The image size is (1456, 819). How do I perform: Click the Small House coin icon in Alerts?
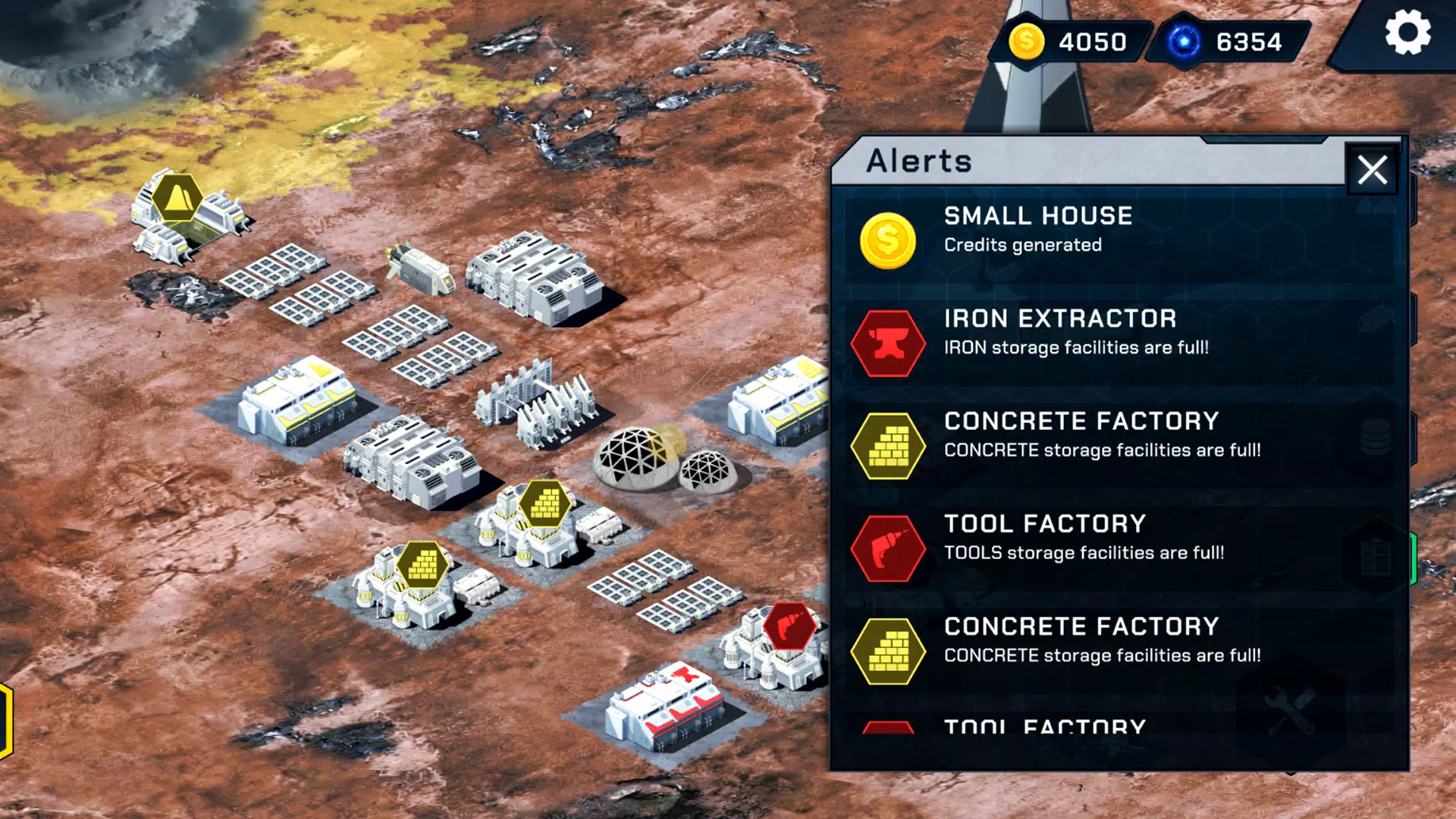pos(889,240)
